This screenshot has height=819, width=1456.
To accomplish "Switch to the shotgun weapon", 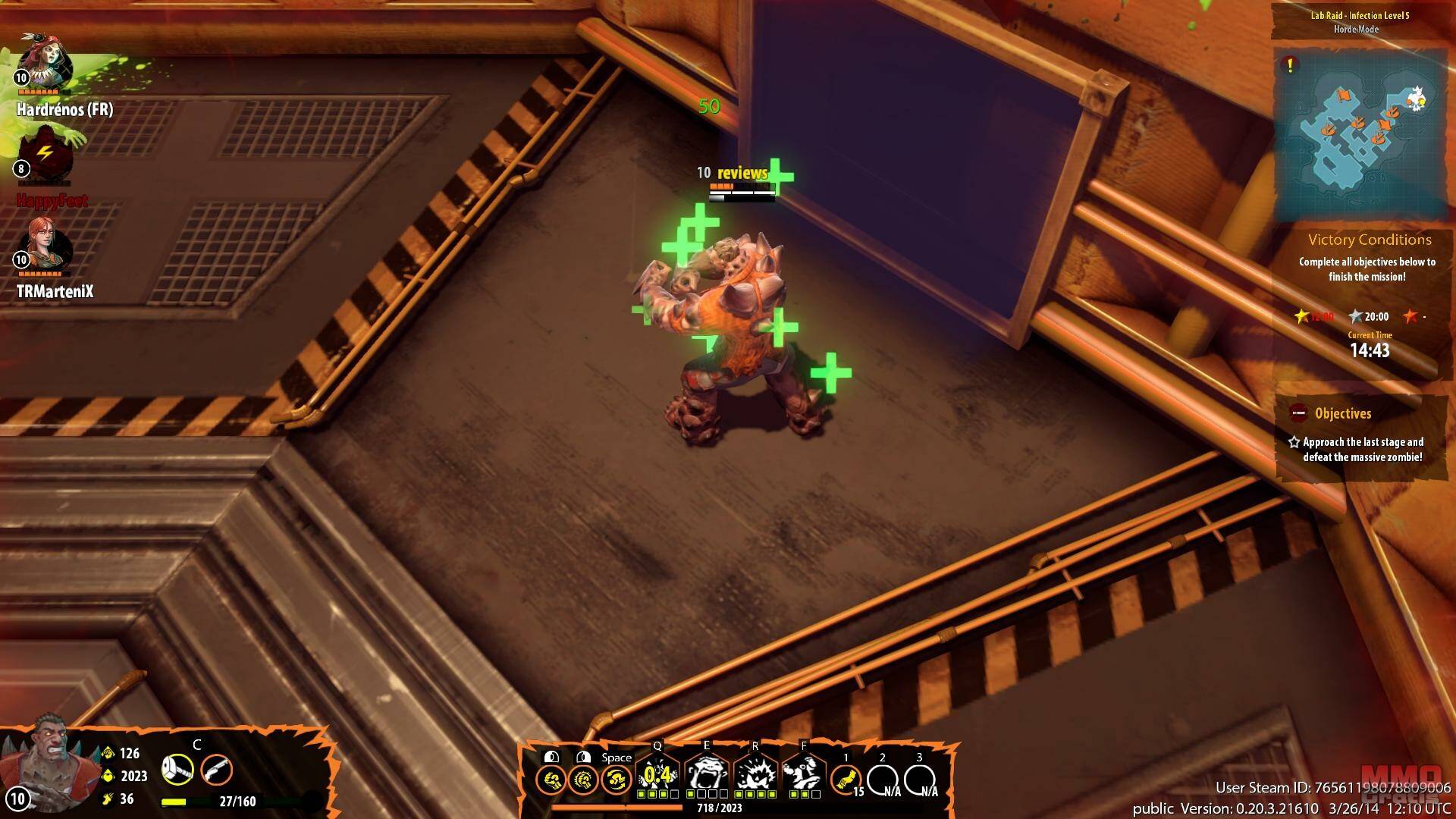I will point(216,770).
